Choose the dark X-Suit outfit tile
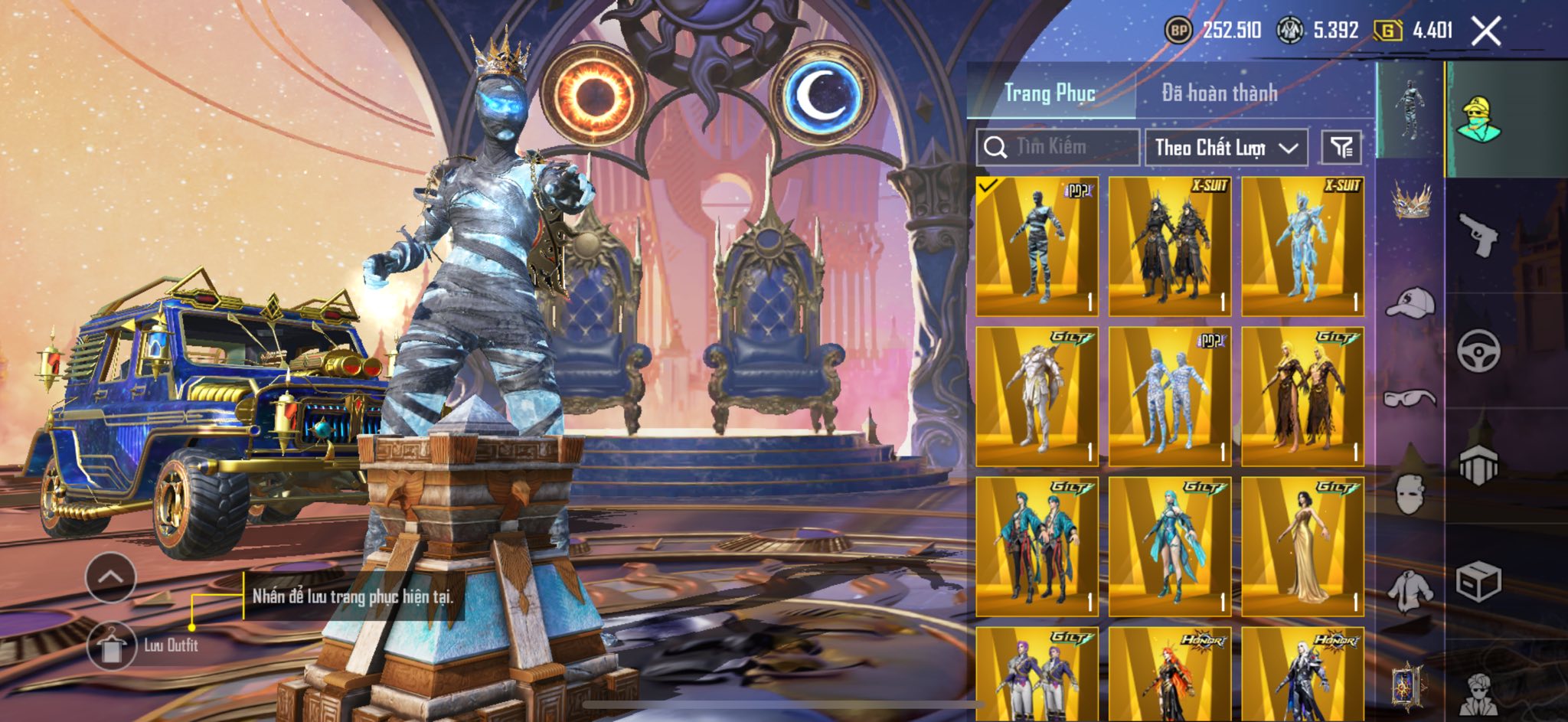 click(x=1170, y=246)
